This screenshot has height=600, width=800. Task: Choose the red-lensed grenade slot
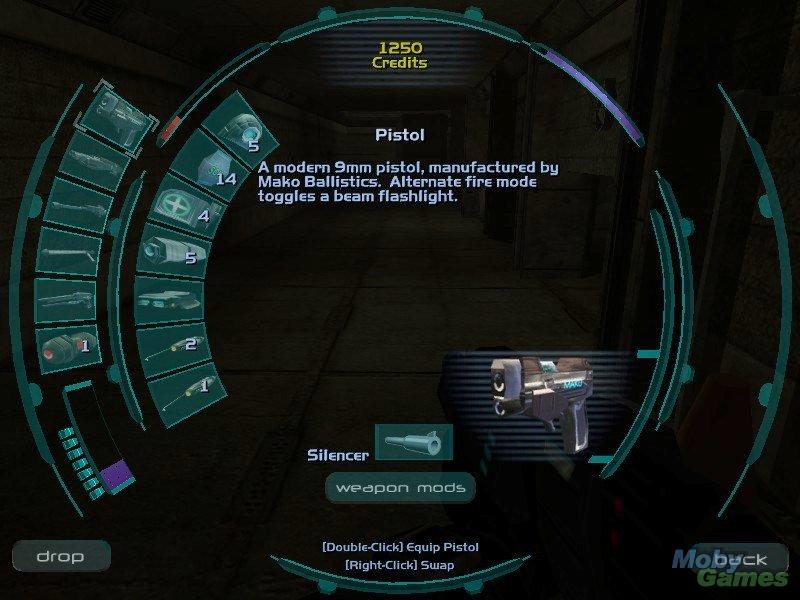[68, 349]
